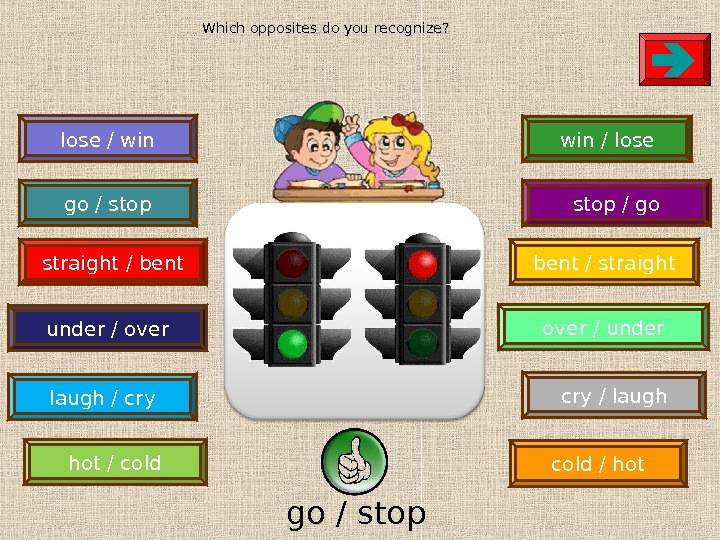Screen dimensions: 720x540
Task: Select the blue "laugh / cry" button
Action: (103, 398)
